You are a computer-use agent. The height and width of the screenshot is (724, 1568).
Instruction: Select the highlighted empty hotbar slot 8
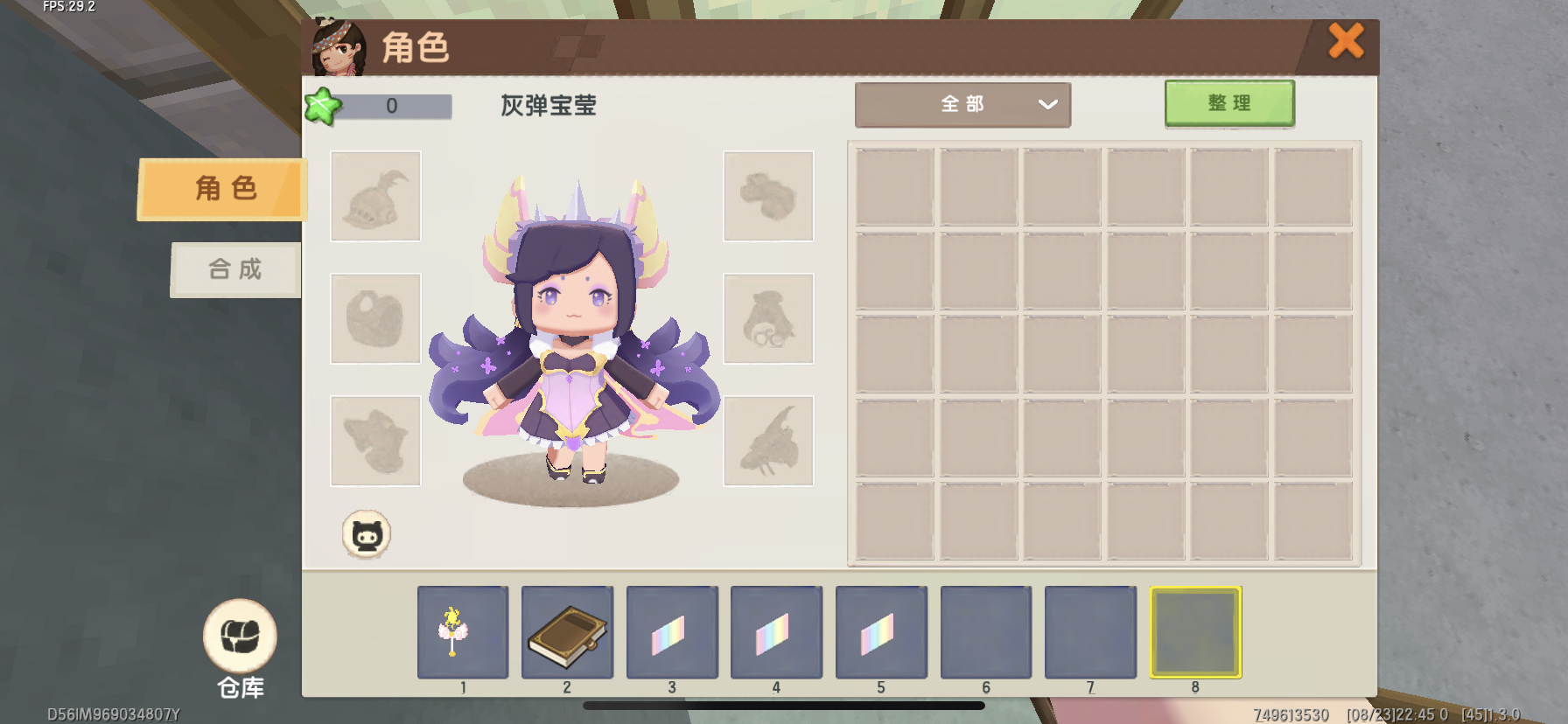(x=1194, y=632)
